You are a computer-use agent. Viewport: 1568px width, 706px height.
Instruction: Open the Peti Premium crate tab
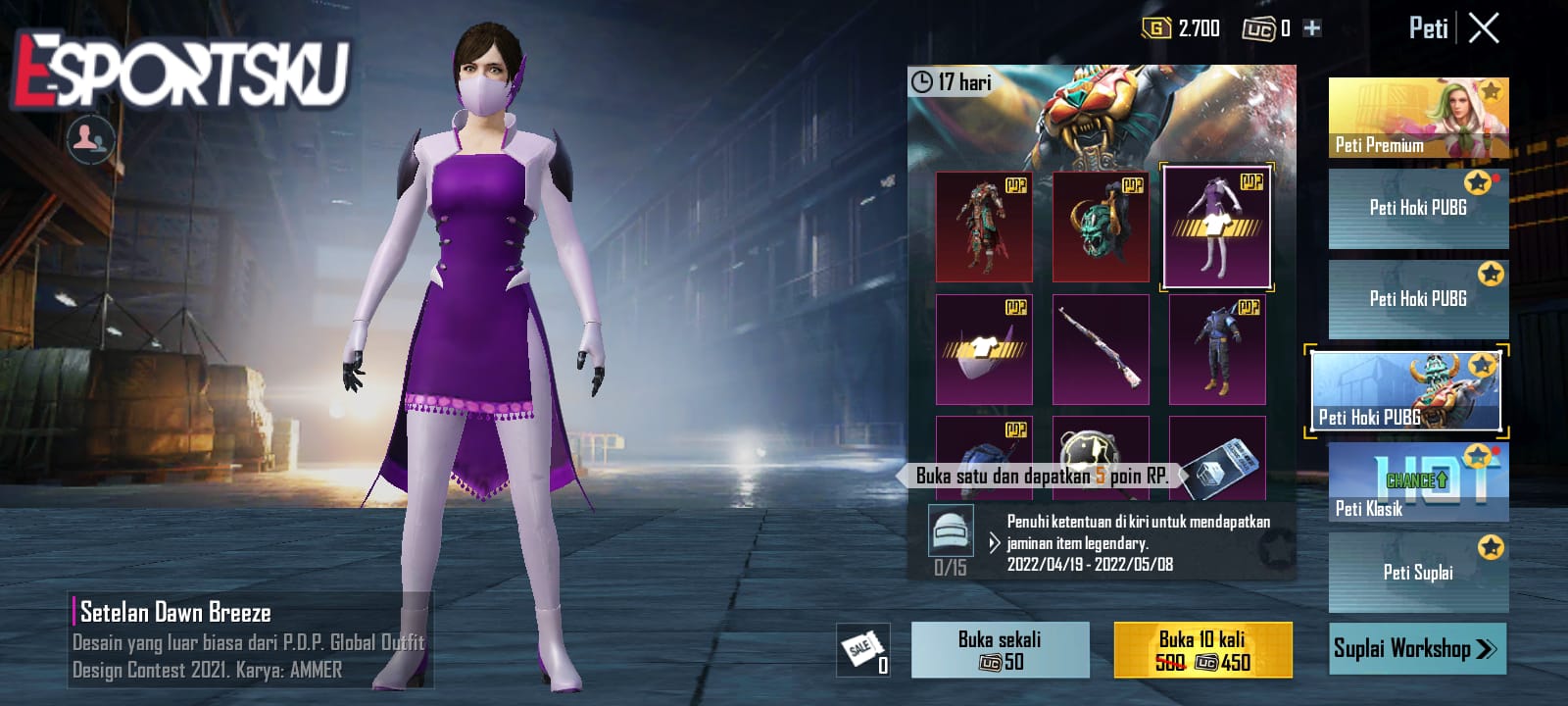click(1417, 118)
